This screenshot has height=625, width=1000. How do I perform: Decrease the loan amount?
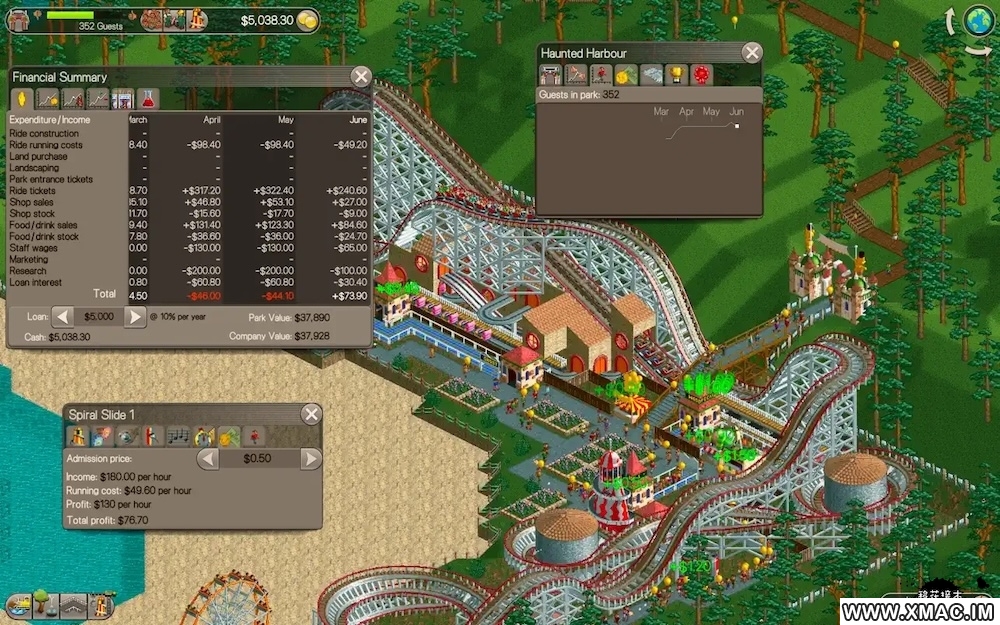pos(62,317)
